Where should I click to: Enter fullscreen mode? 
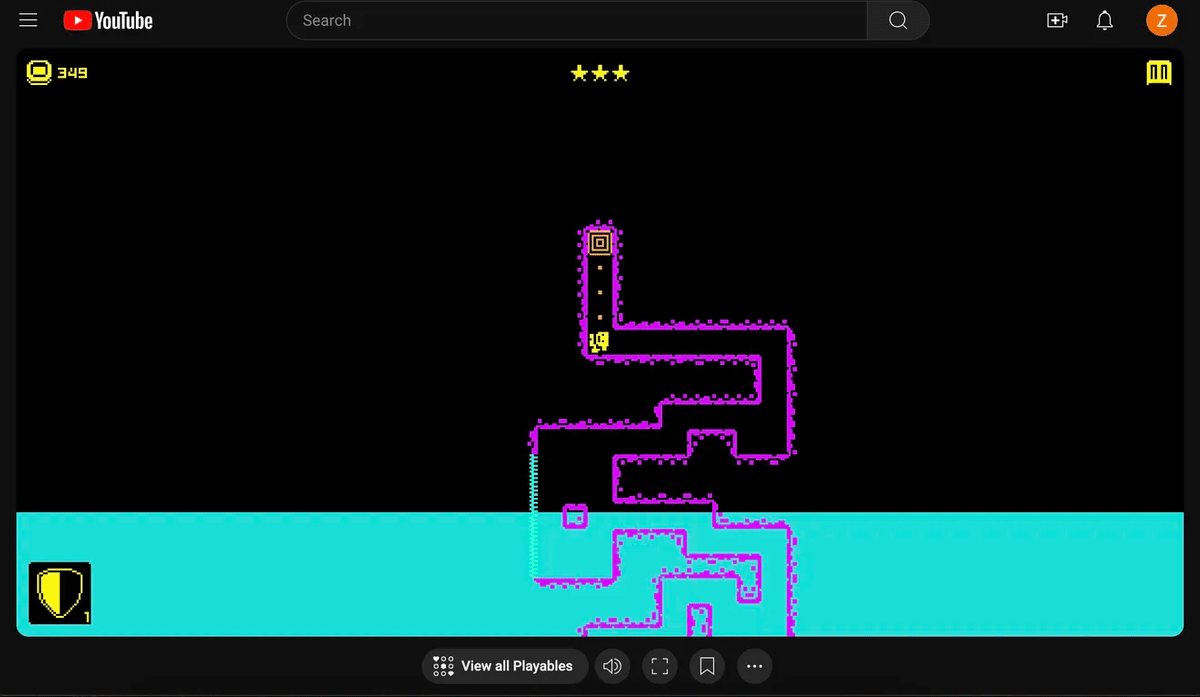(x=659, y=666)
